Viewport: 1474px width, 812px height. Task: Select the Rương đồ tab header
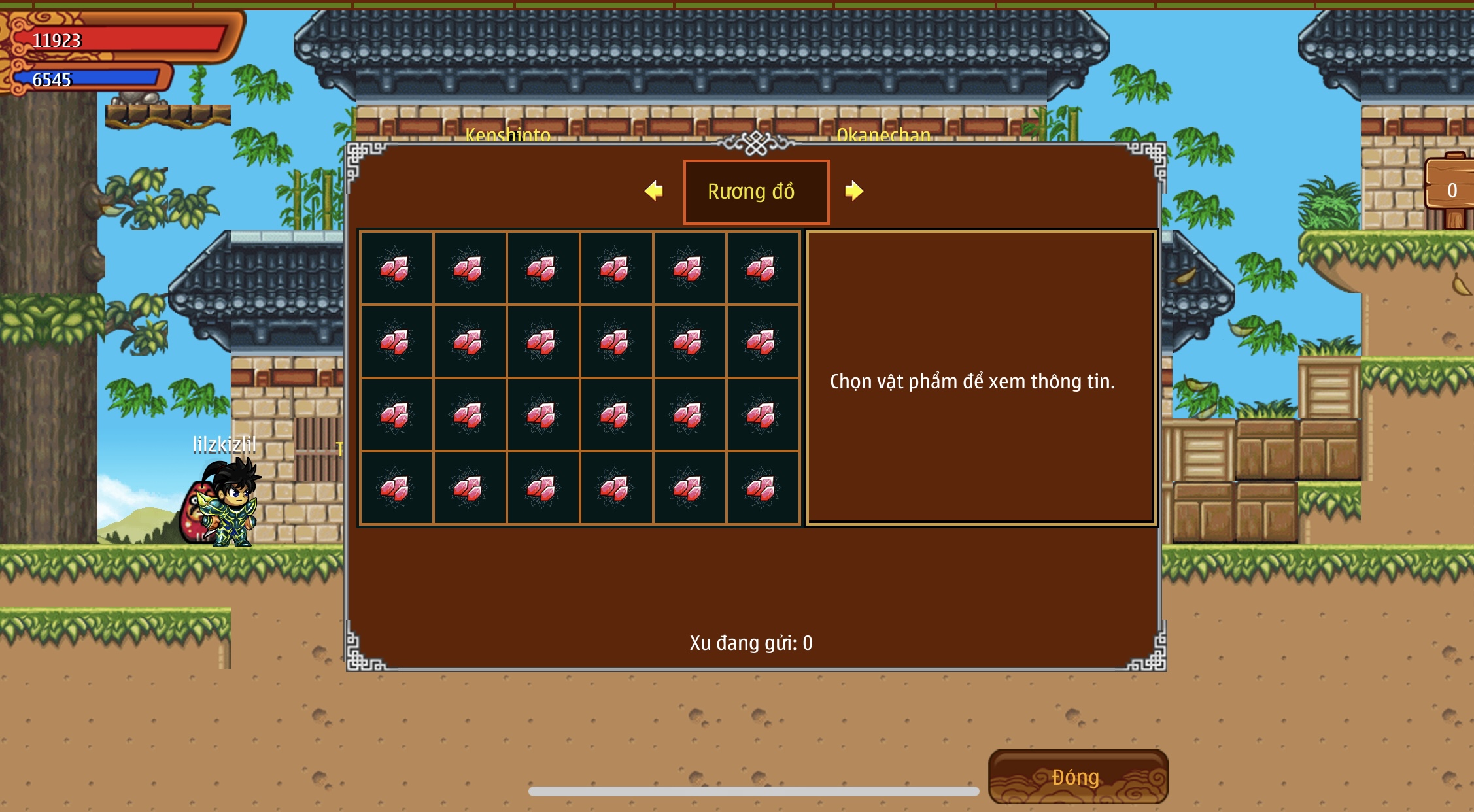pyautogui.click(x=756, y=192)
